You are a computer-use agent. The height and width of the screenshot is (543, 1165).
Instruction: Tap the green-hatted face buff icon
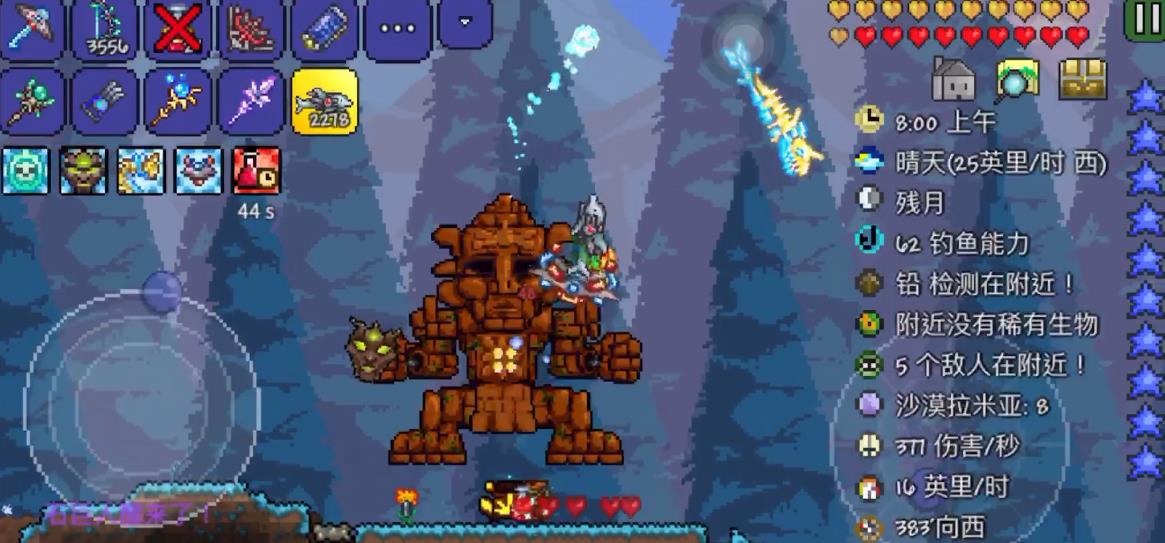pos(83,170)
